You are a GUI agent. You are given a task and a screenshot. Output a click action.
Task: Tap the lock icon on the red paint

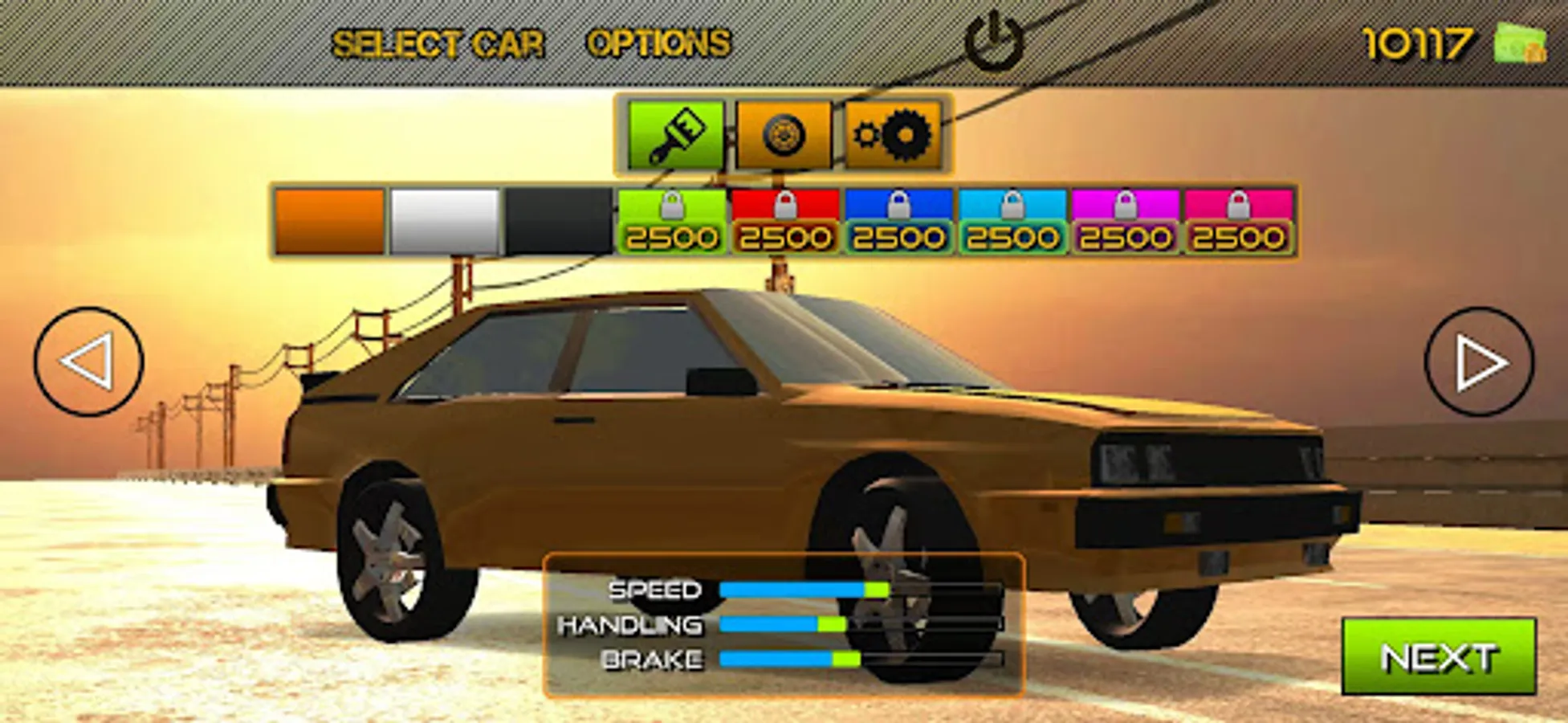pos(785,206)
